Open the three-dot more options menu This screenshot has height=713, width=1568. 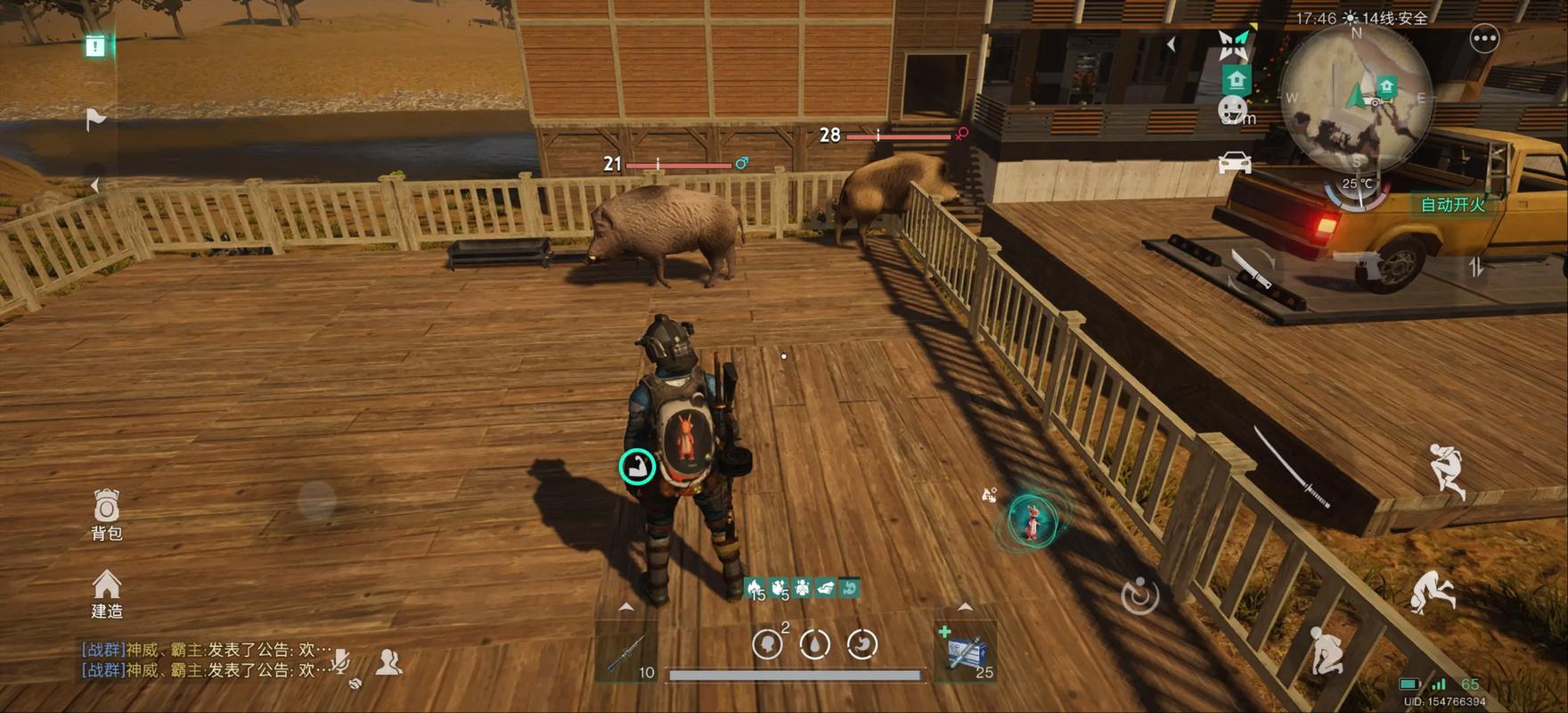pos(1484,39)
